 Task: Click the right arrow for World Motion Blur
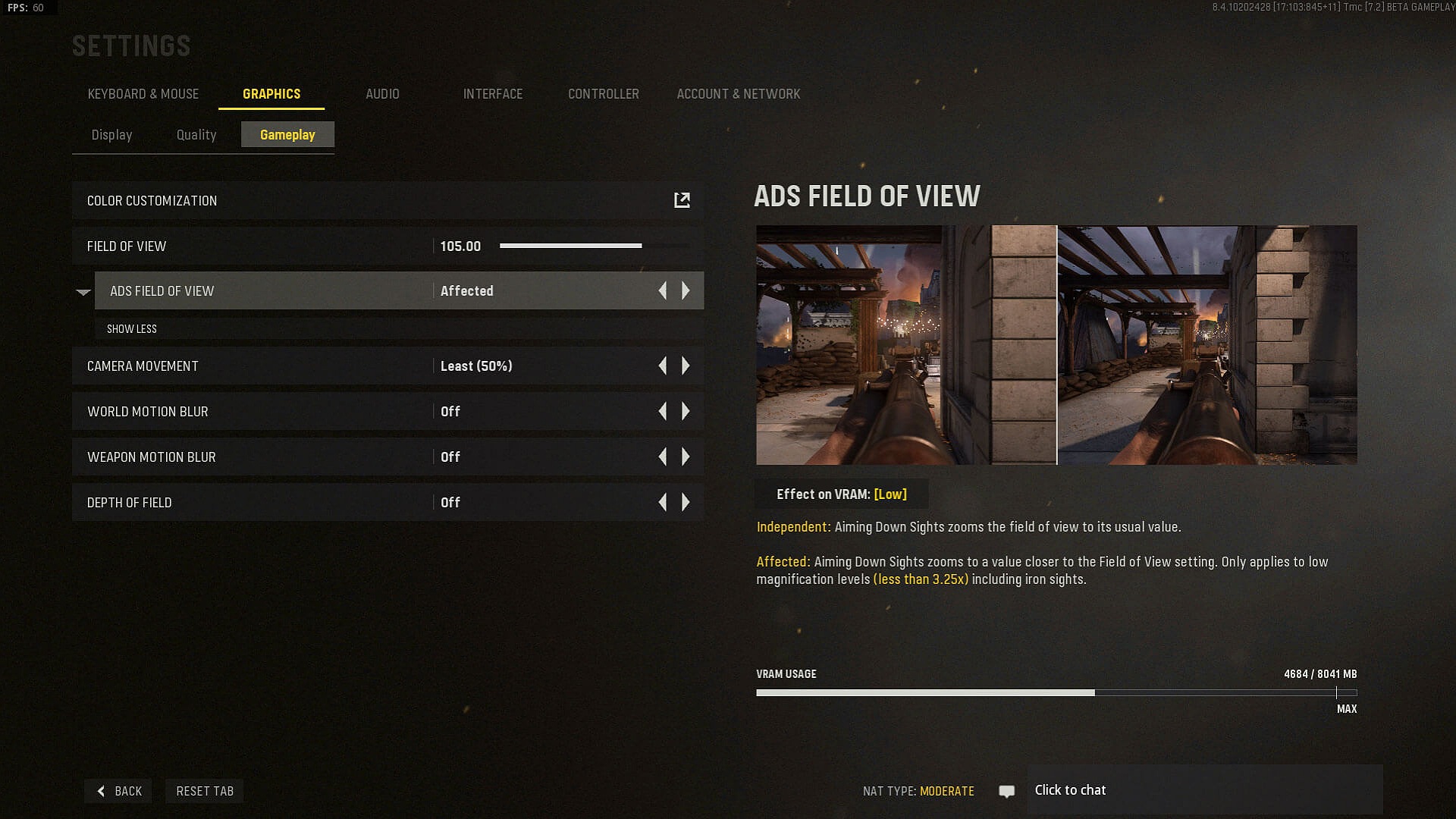(x=686, y=412)
